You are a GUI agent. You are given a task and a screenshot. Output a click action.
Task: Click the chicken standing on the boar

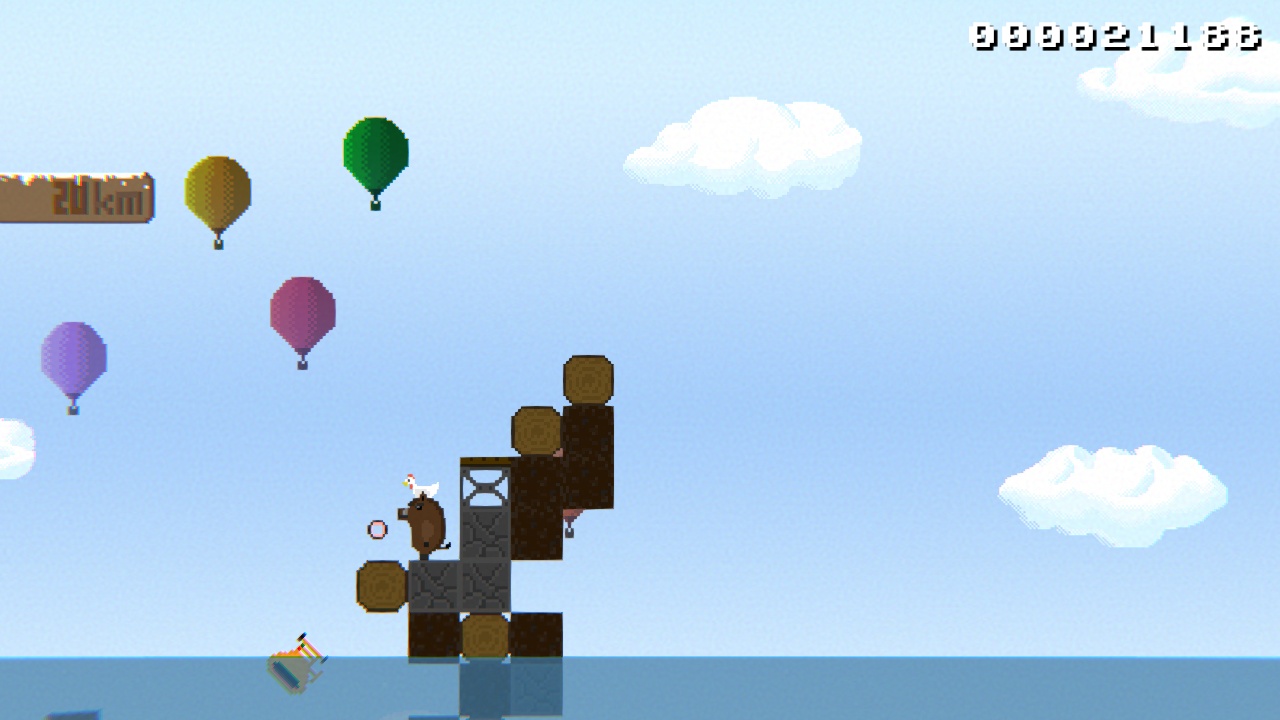(x=418, y=481)
